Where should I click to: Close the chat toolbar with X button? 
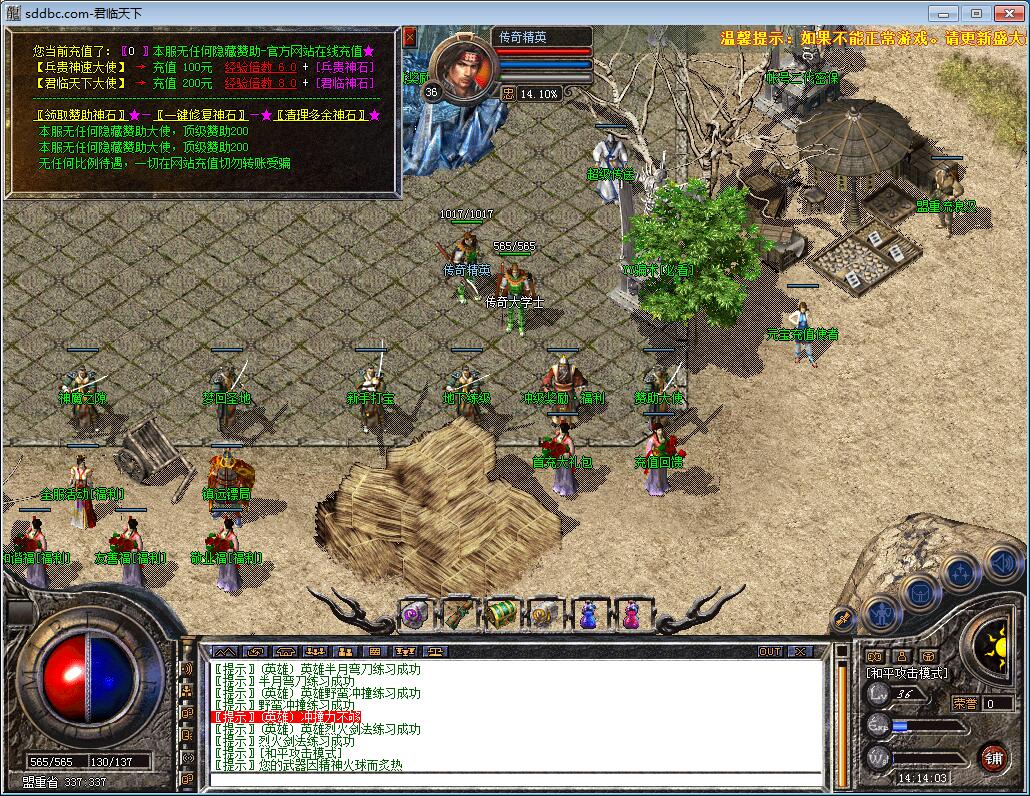[x=799, y=651]
